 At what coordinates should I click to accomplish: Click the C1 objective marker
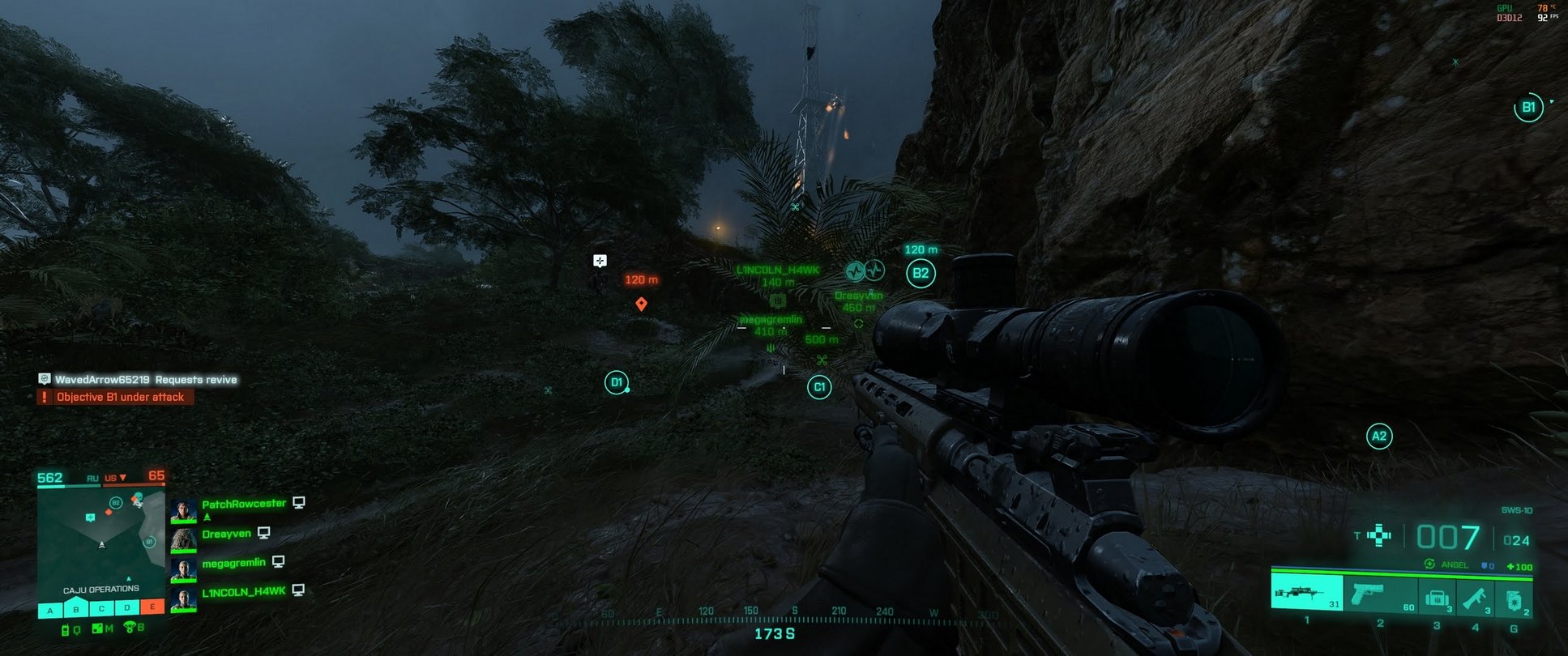pos(819,387)
